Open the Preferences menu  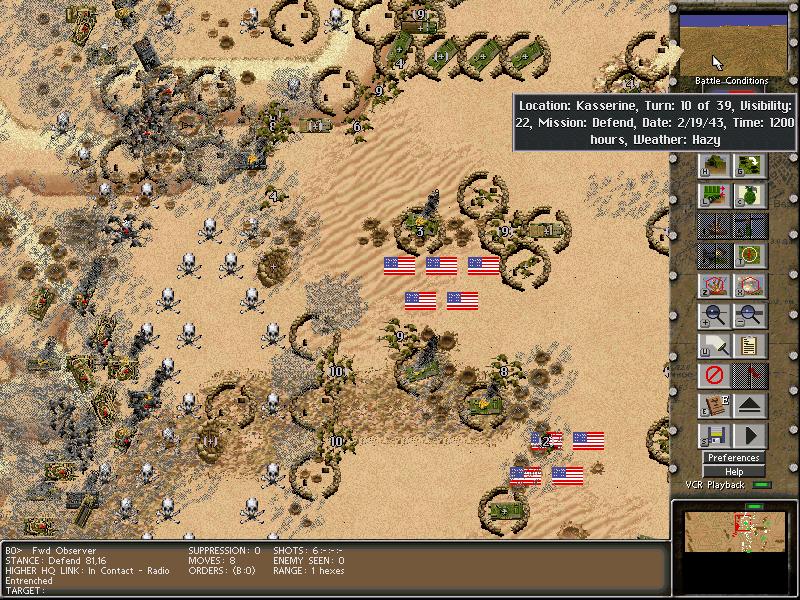(x=733, y=458)
